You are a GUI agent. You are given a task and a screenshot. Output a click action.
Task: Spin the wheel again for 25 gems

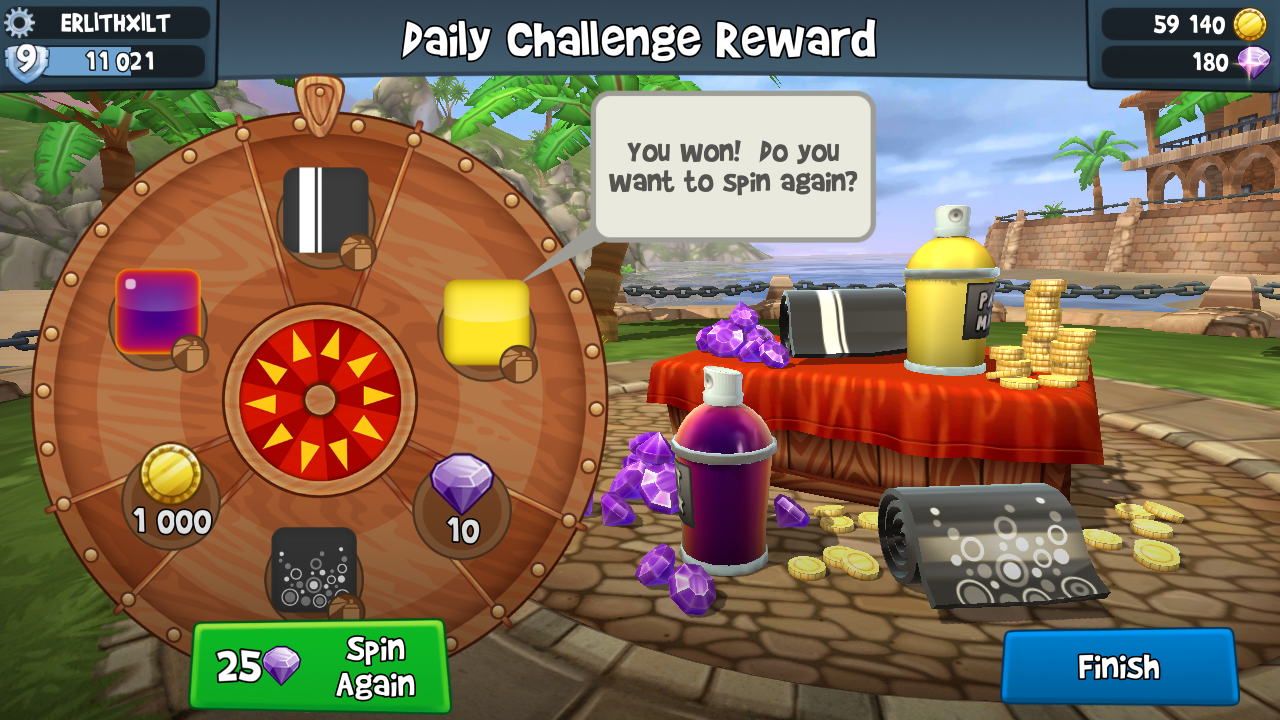point(319,666)
